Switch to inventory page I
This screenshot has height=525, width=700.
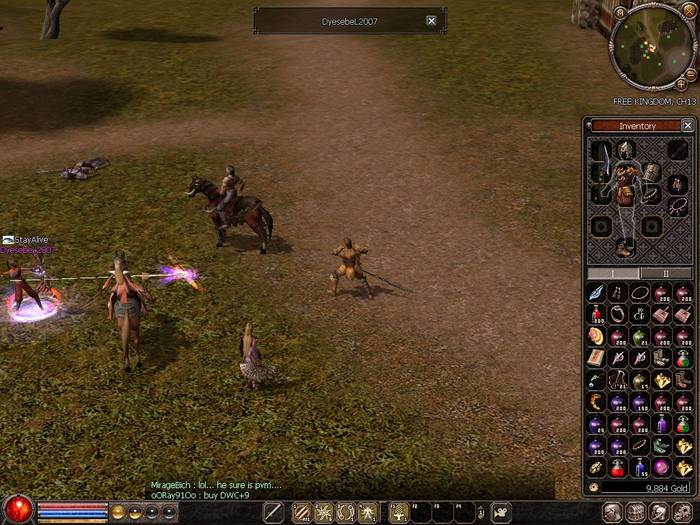[613, 273]
